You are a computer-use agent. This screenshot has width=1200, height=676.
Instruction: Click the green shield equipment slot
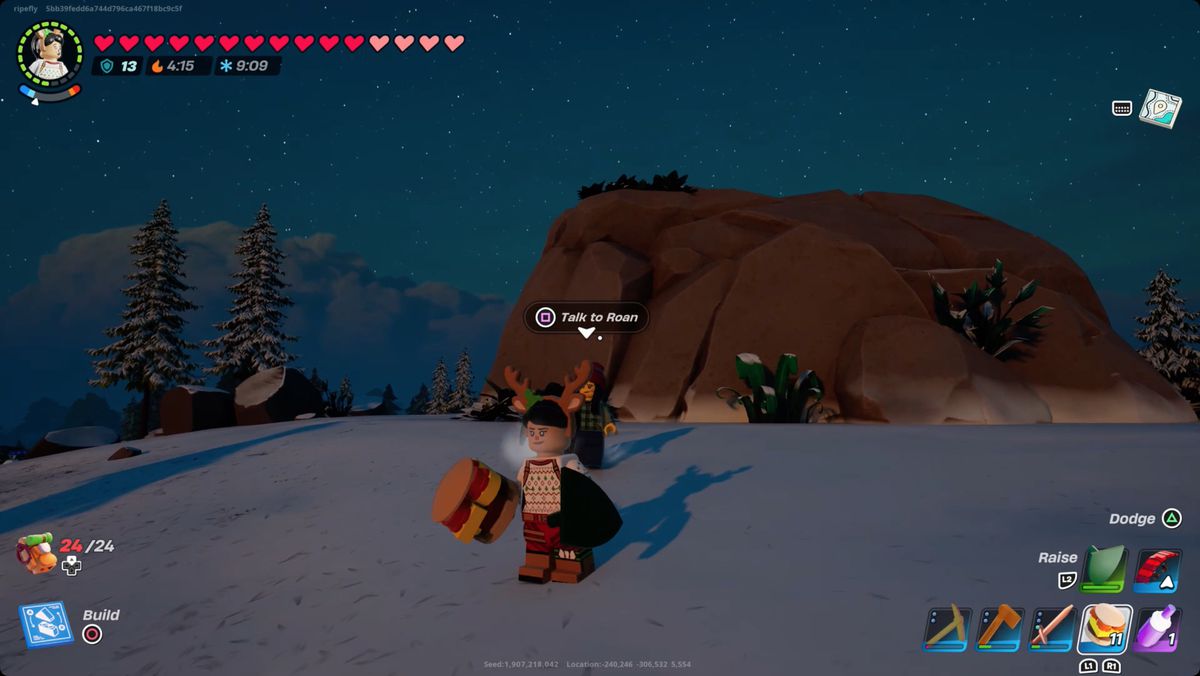pyautogui.click(x=1105, y=569)
